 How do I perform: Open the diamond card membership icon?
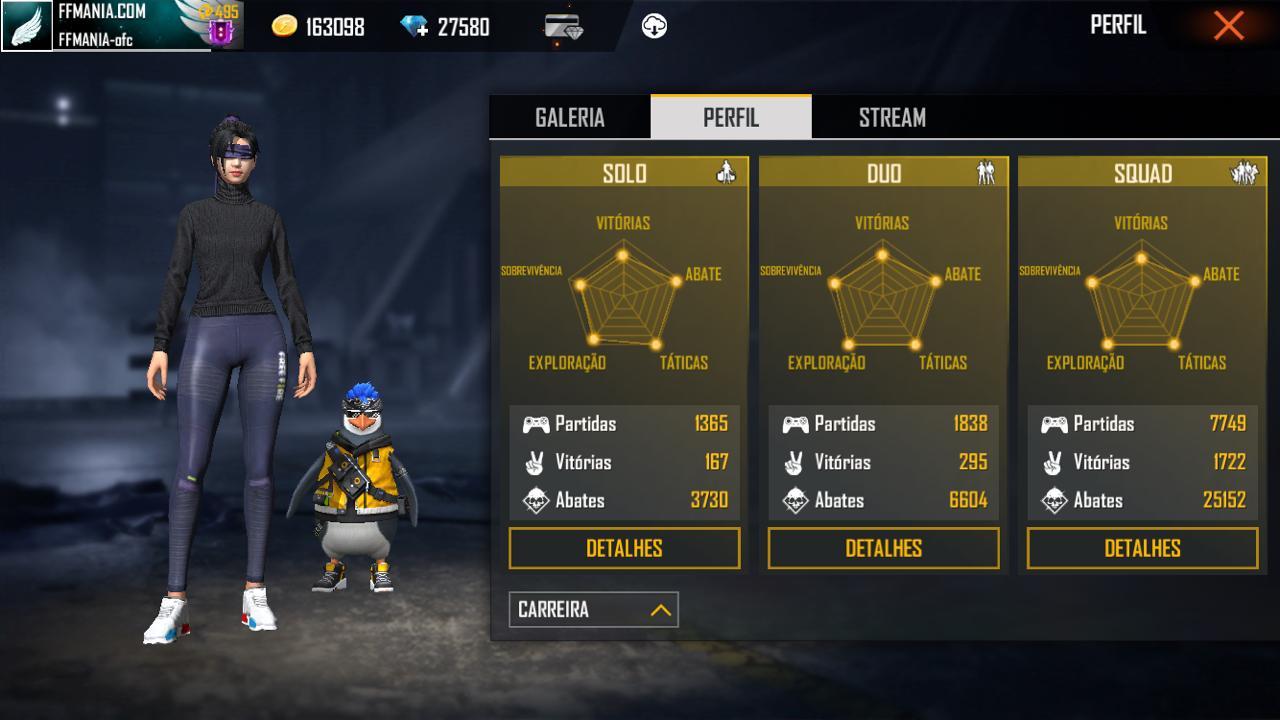564,27
